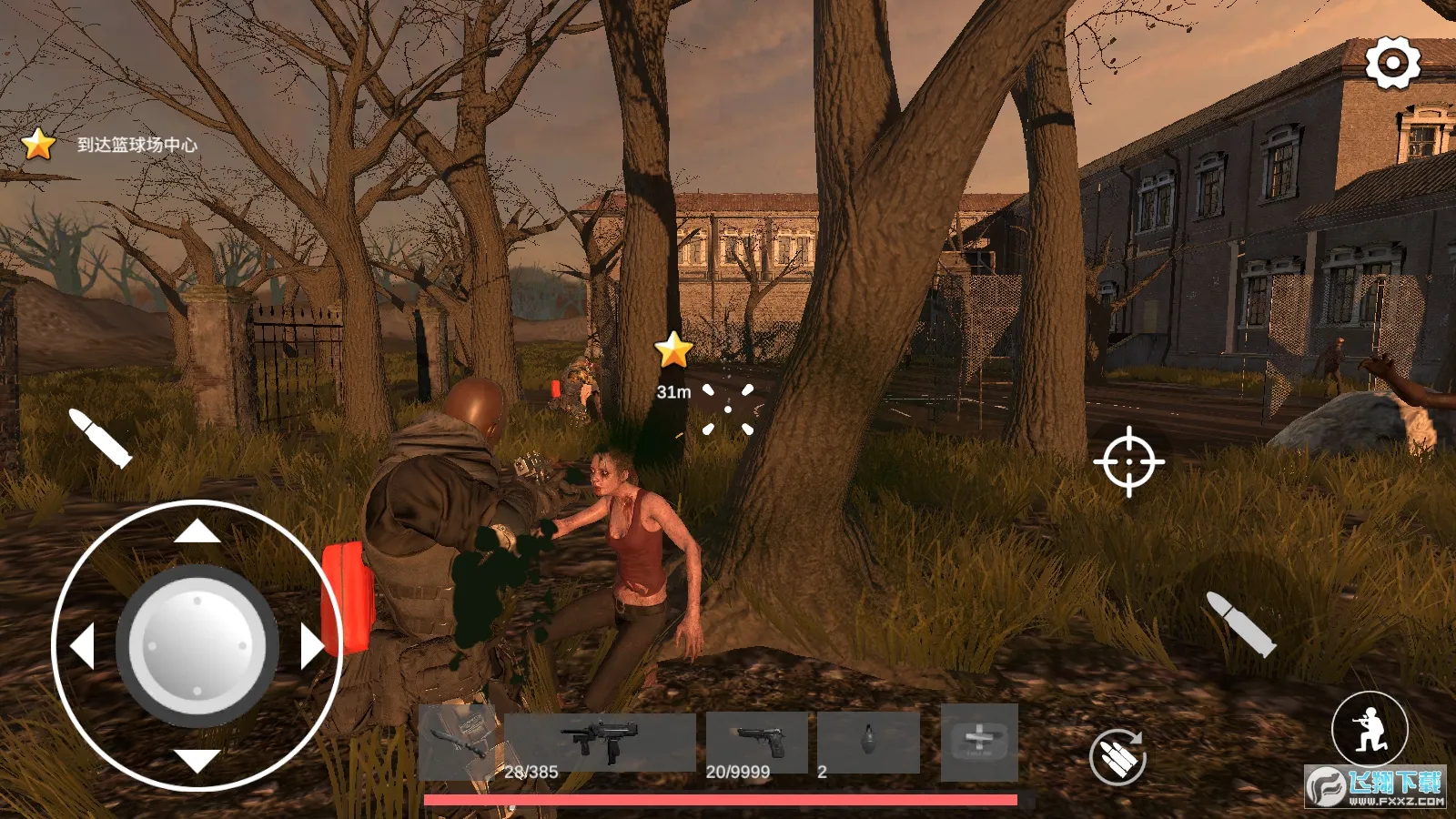Image resolution: width=1456 pixels, height=819 pixels.
Task: Click the joystick right arrow
Action: [x=311, y=646]
